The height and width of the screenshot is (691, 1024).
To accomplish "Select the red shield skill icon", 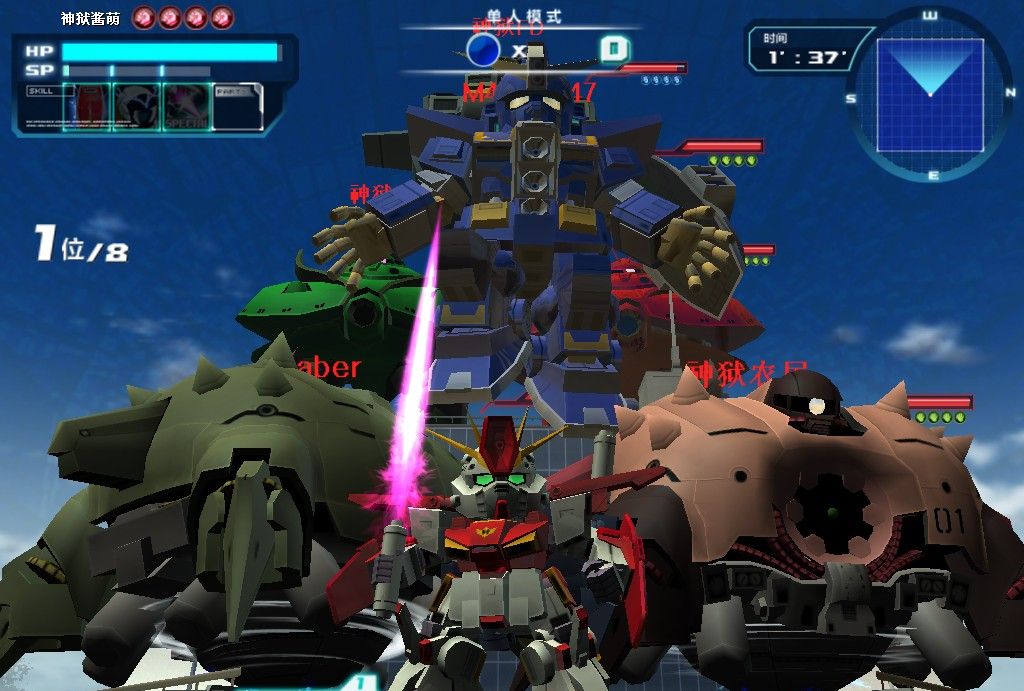I will pyautogui.click(x=87, y=106).
